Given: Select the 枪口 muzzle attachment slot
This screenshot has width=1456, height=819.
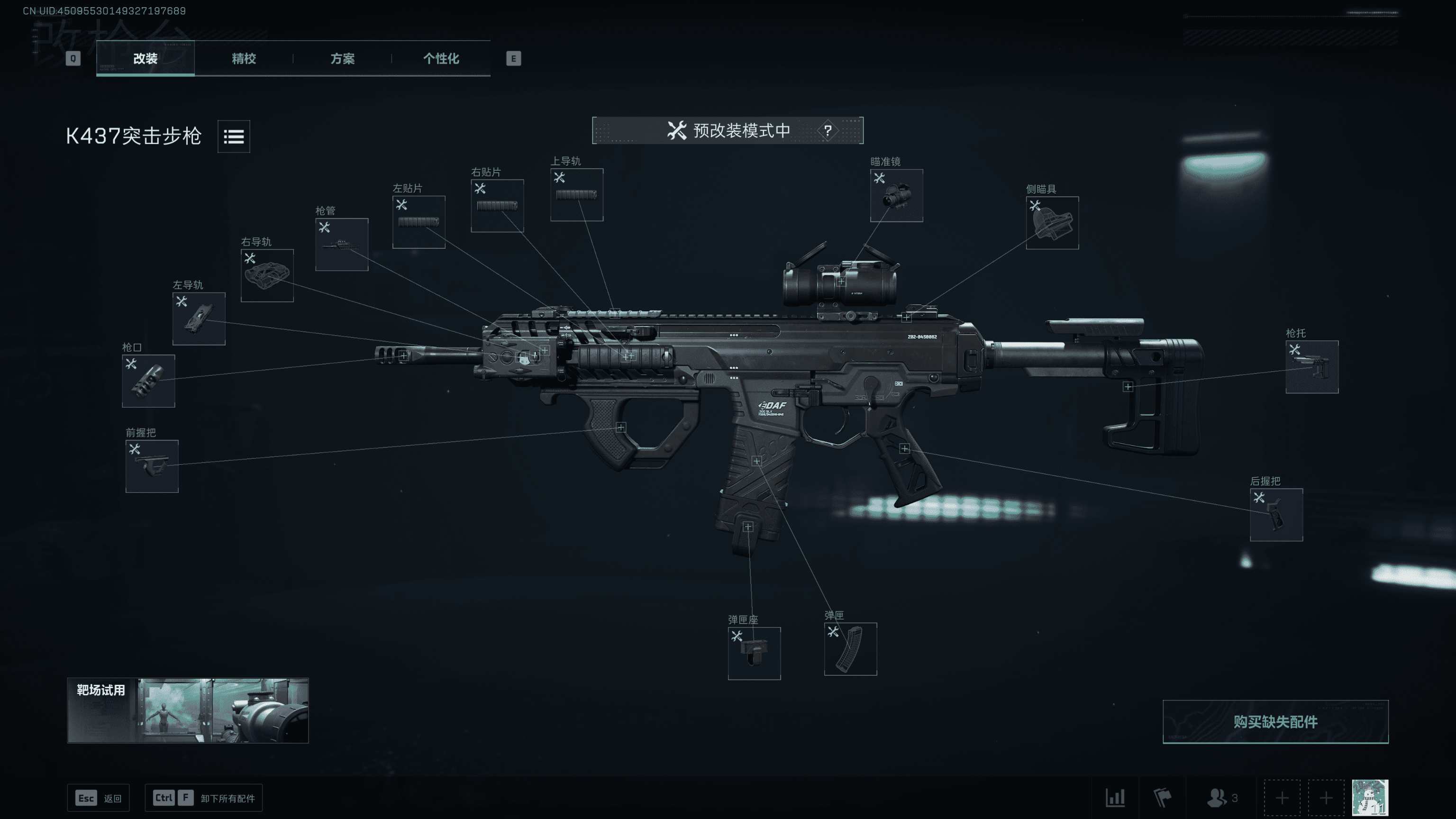Looking at the screenshot, I should [x=149, y=381].
